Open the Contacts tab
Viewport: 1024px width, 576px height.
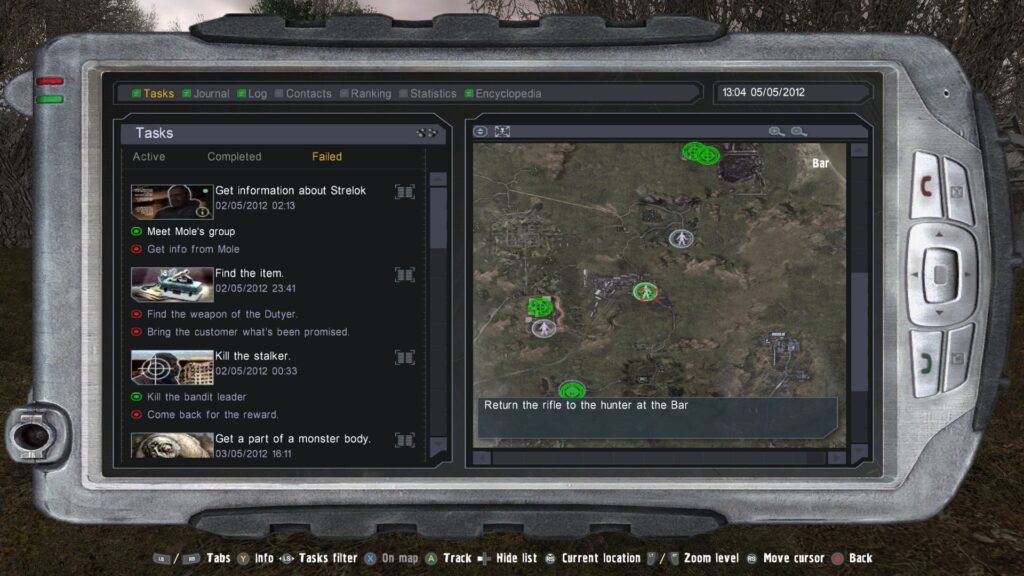[x=308, y=94]
